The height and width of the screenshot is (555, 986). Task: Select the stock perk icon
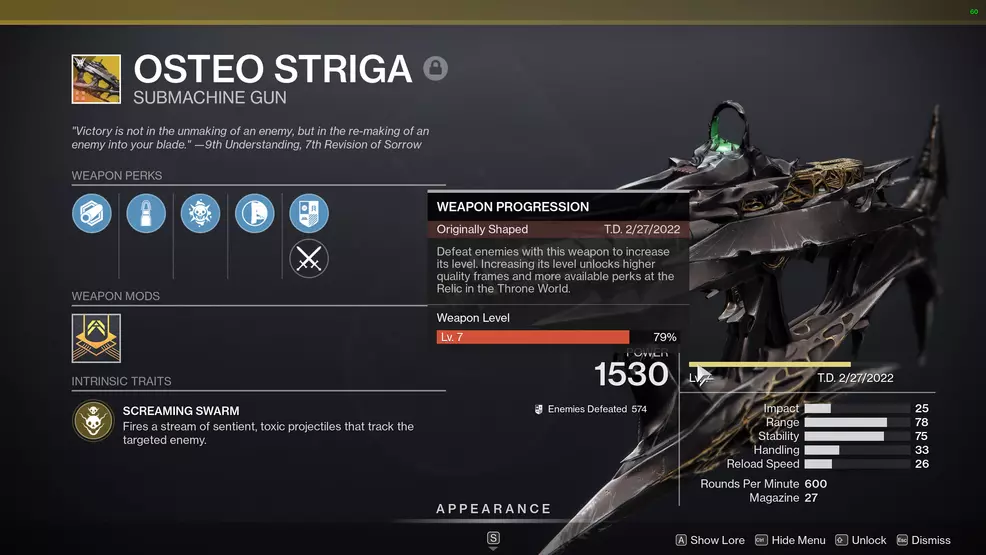click(254, 213)
